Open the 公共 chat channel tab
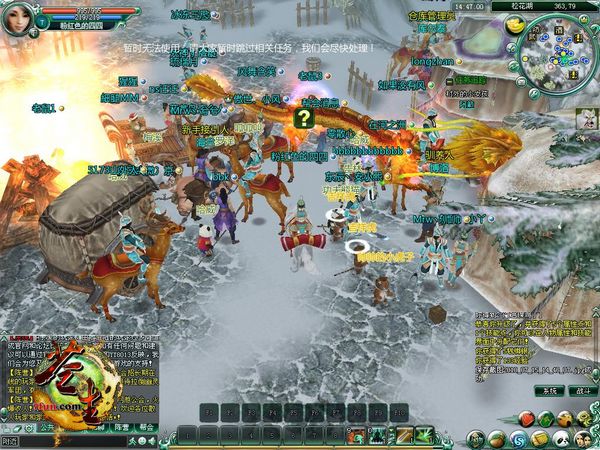The height and width of the screenshot is (450, 600). pos(45,425)
